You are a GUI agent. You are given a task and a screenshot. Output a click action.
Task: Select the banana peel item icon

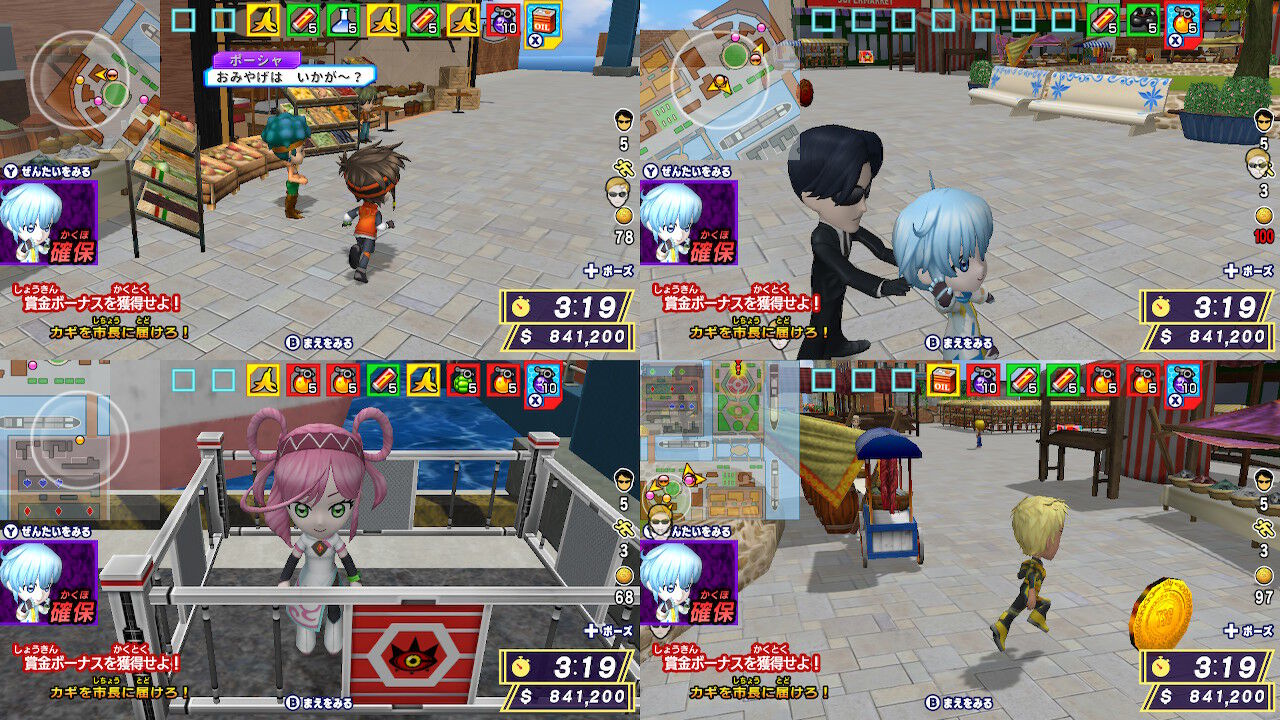tap(265, 17)
